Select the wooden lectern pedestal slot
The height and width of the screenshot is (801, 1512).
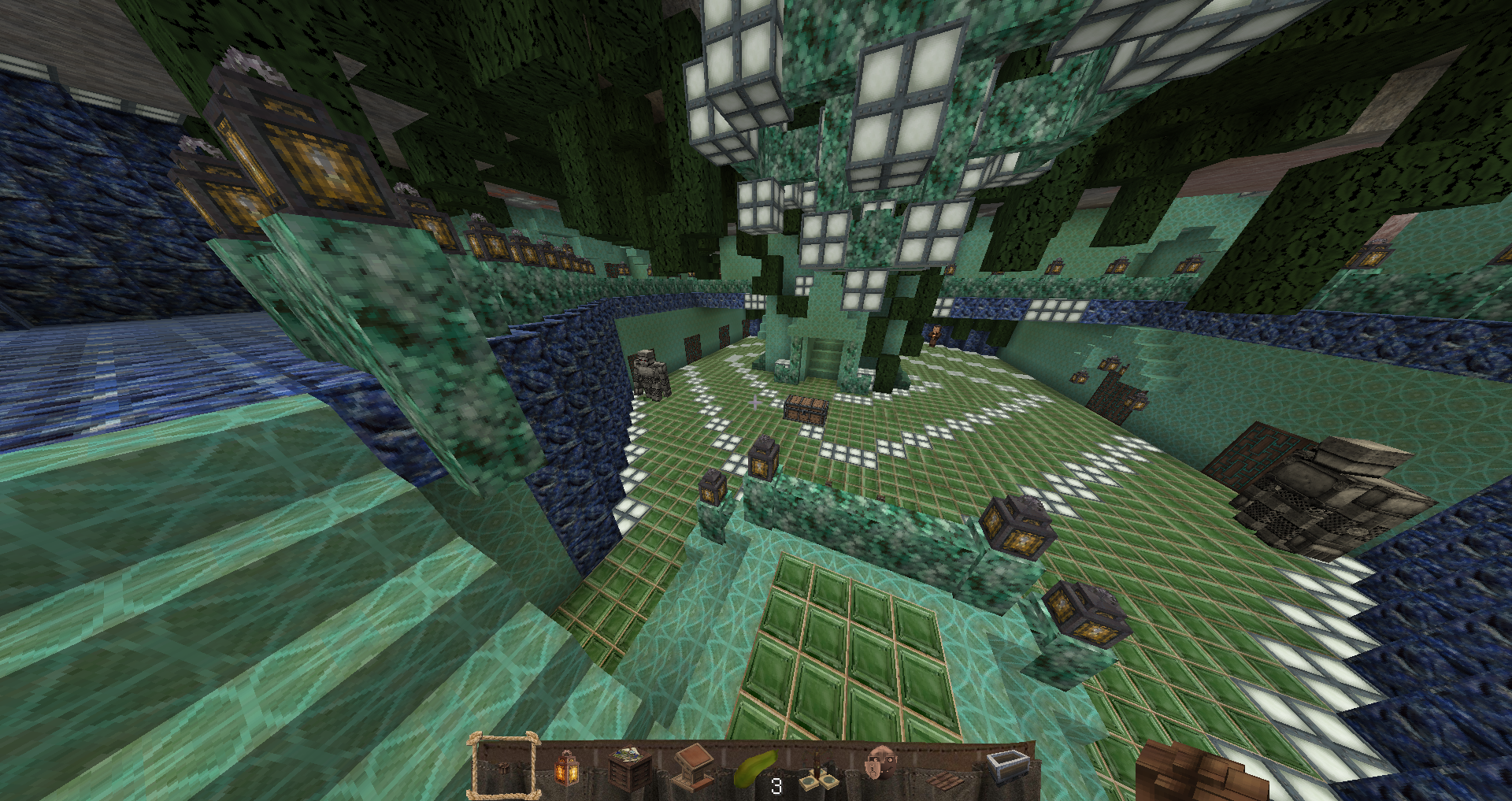[692, 768]
